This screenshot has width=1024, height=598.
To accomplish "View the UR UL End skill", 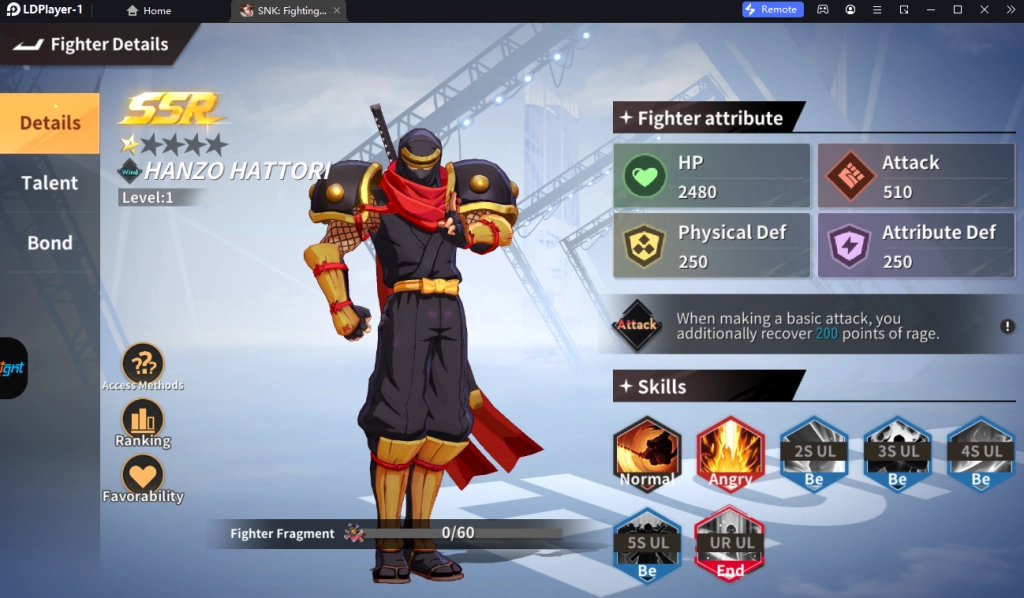I will point(730,545).
